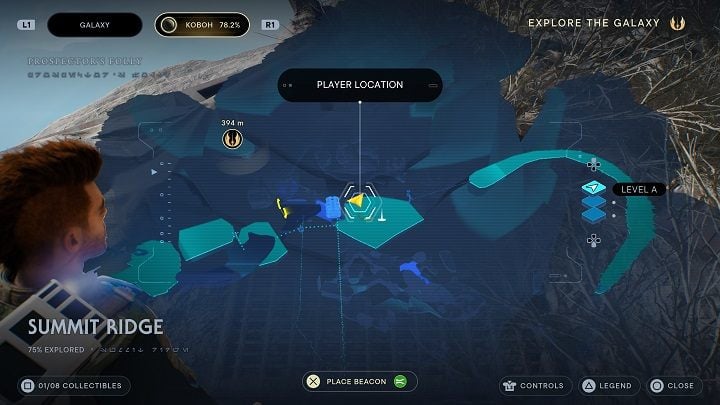Open the 01/08 Collectibles list

click(73, 385)
